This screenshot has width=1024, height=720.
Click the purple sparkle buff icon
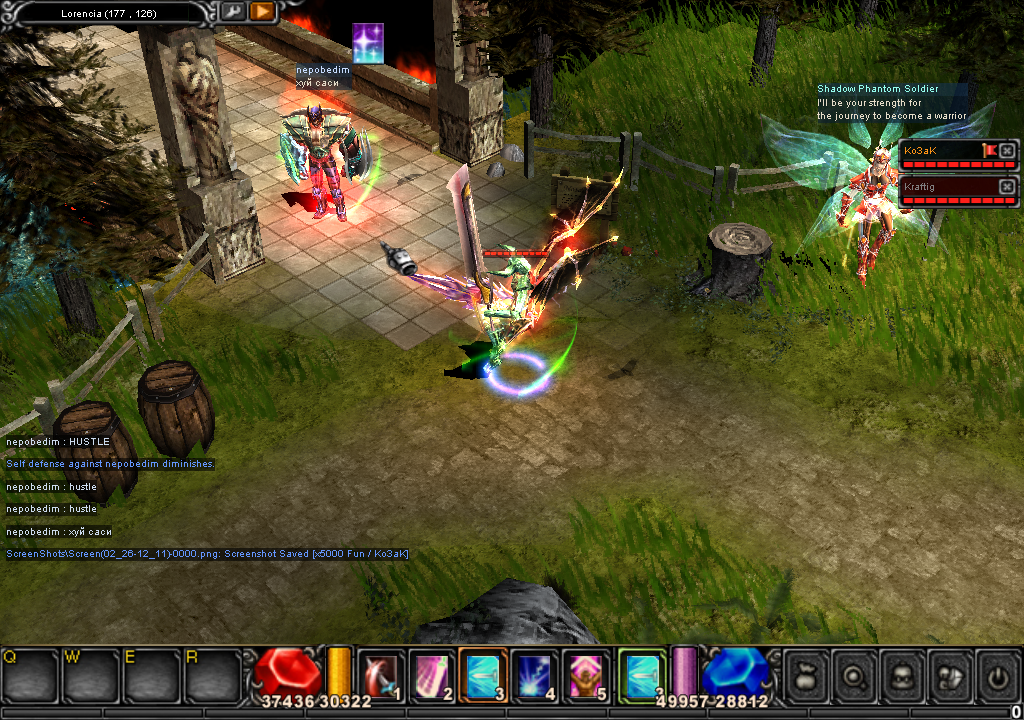(x=368, y=43)
